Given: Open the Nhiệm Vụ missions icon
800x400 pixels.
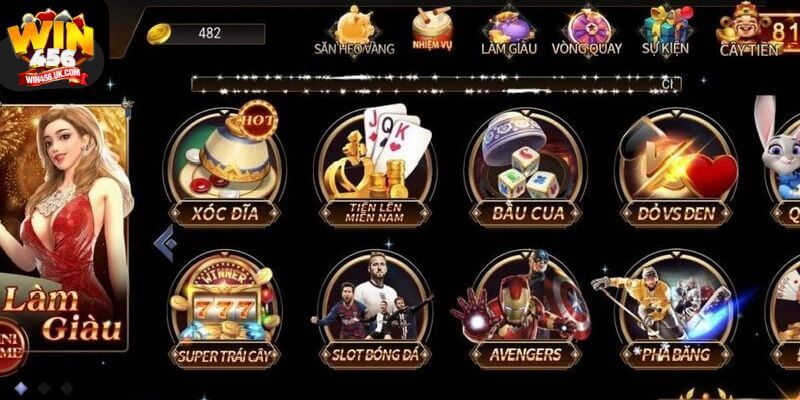Looking at the screenshot, I should [x=432, y=30].
